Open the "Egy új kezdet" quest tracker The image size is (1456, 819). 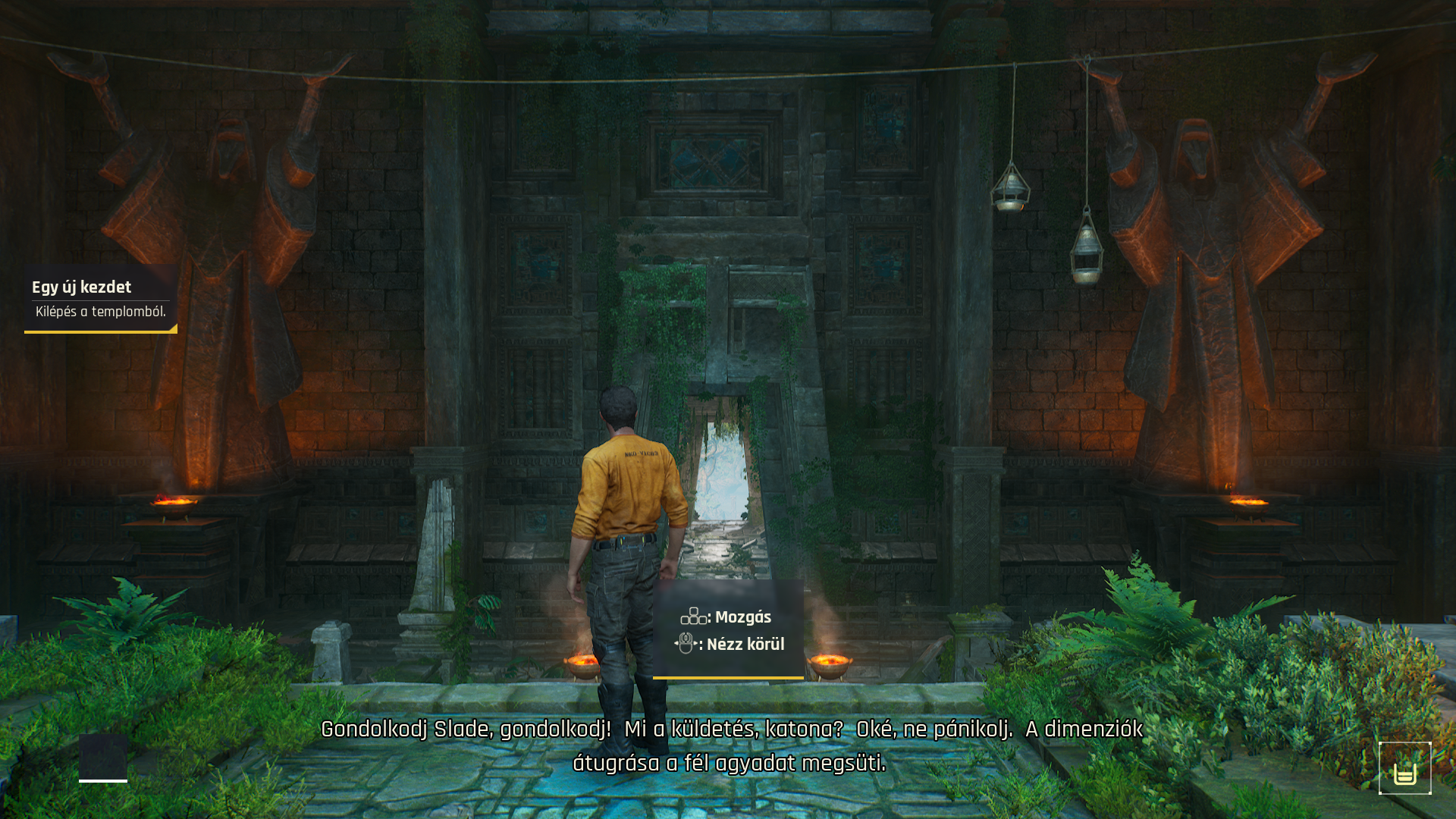(x=100, y=298)
